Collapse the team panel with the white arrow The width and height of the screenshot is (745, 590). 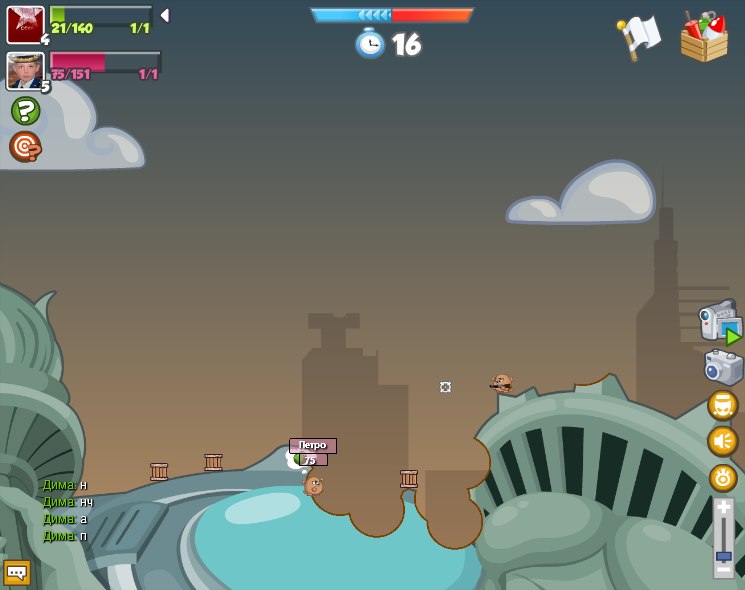coord(165,16)
